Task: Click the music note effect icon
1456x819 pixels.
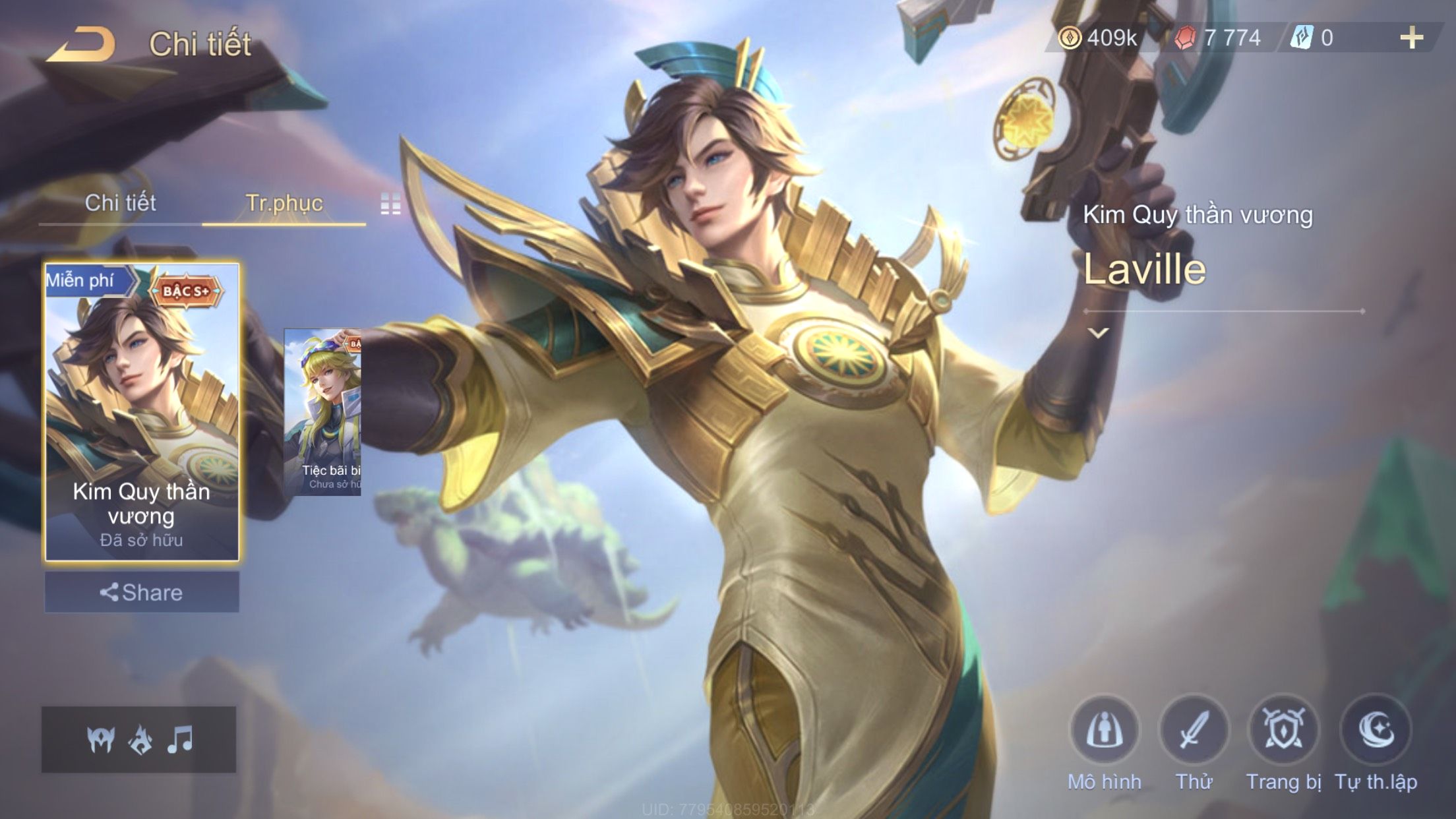Action: tap(180, 740)
